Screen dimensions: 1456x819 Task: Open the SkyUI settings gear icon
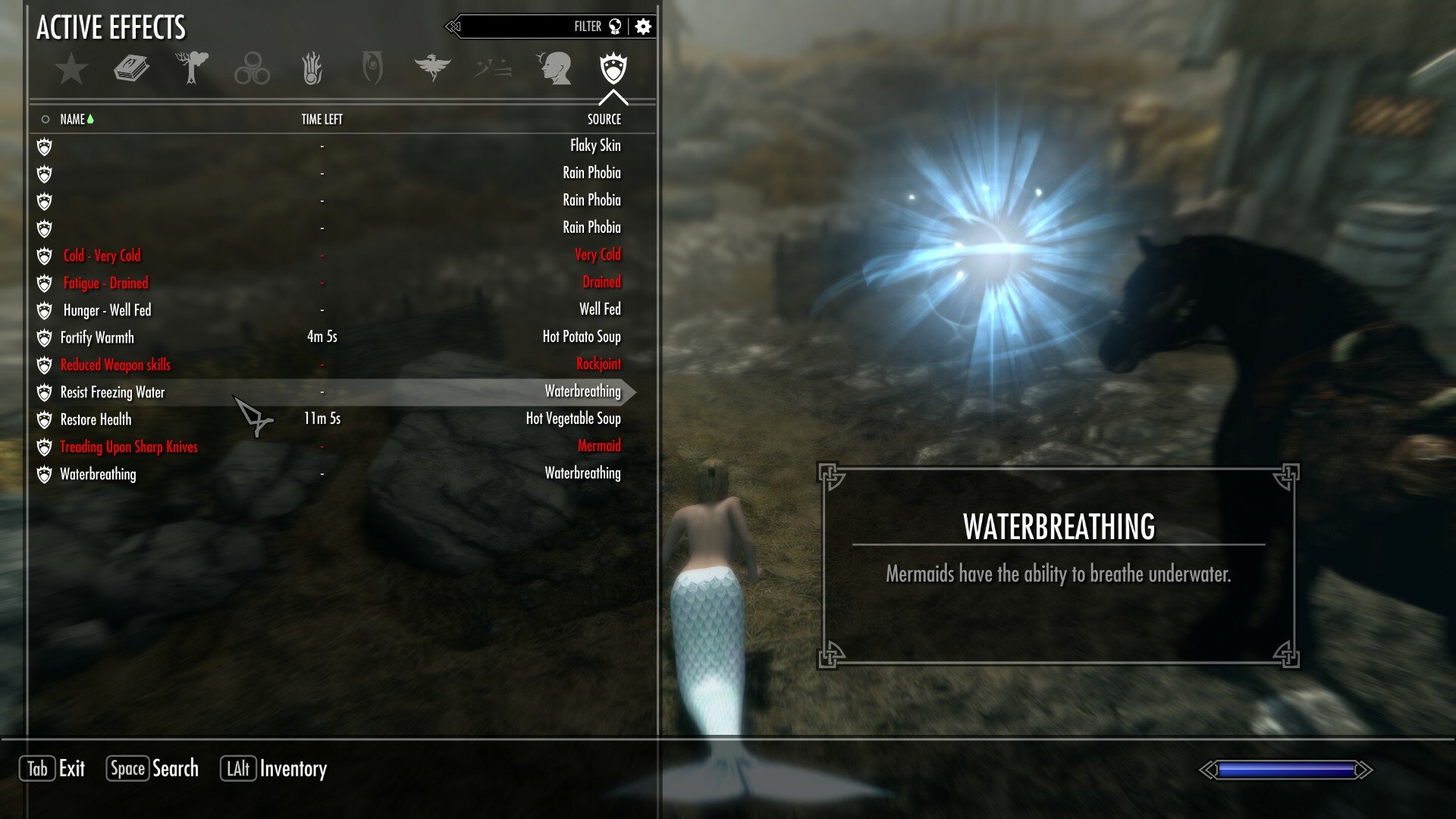click(x=642, y=25)
